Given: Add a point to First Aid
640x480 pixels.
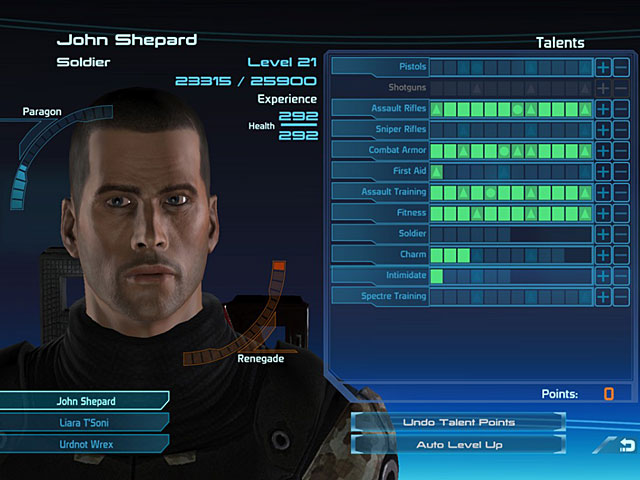Looking at the screenshot, I should point(603,171).
